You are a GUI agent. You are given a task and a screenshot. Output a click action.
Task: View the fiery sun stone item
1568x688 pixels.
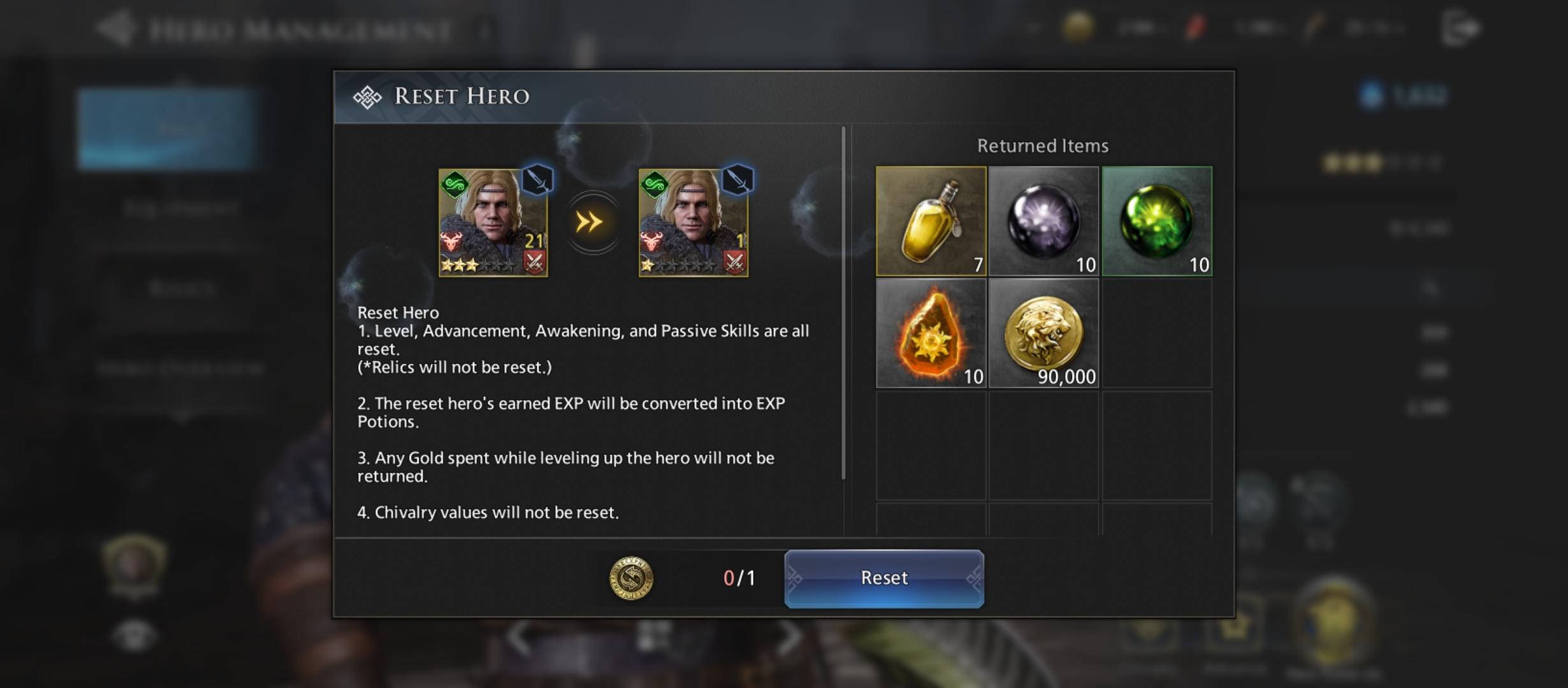point(931,333)
